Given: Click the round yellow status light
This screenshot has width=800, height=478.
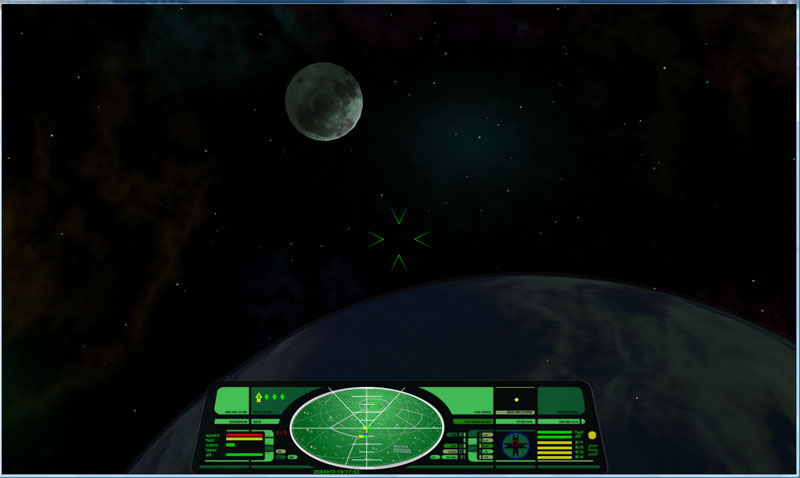Looking at the screenshot, I should pos(592,436).
